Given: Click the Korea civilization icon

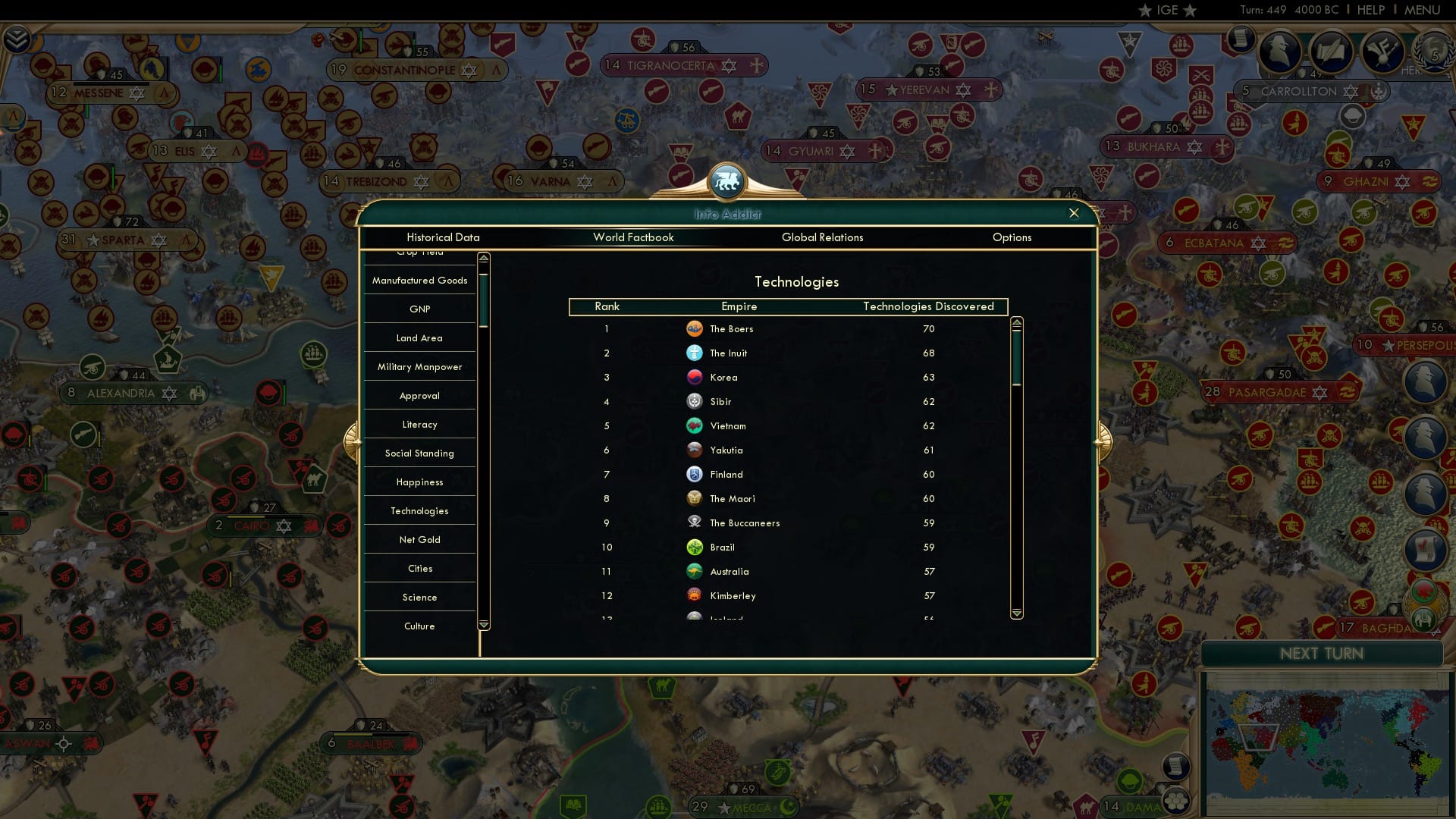Looking at the screenshot, I should 696,377.
